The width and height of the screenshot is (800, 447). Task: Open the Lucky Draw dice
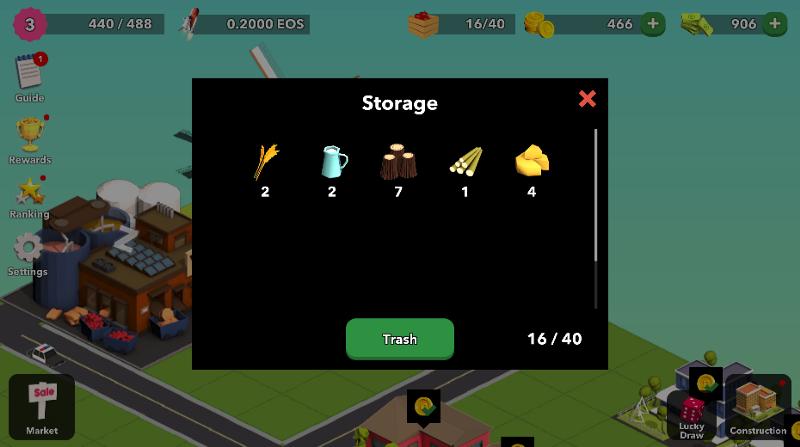click(x=692, y=414)
